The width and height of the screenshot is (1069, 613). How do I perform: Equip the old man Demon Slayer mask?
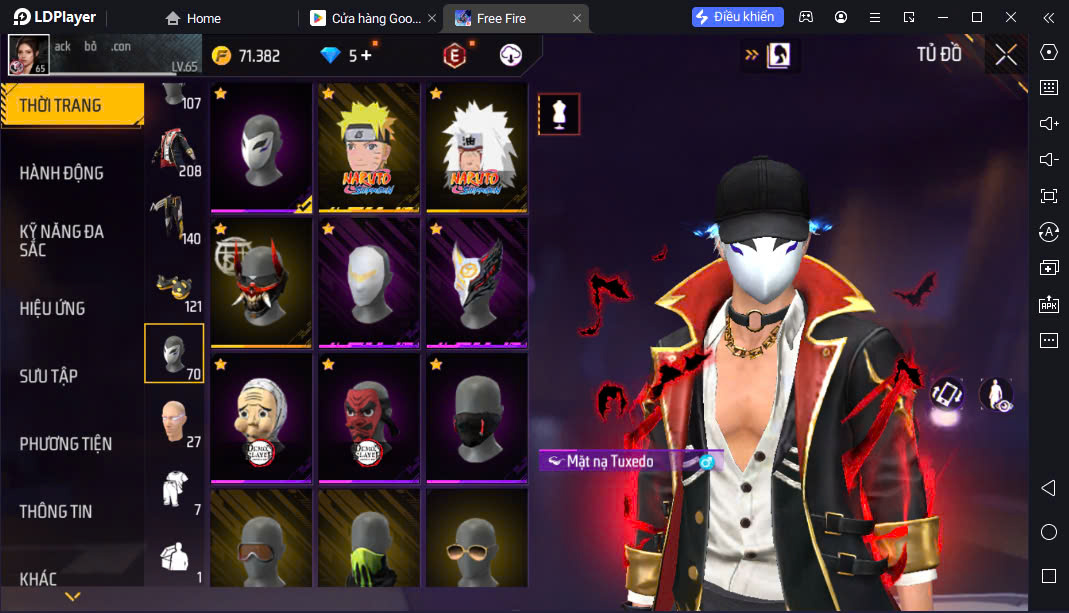pos(262,417)
